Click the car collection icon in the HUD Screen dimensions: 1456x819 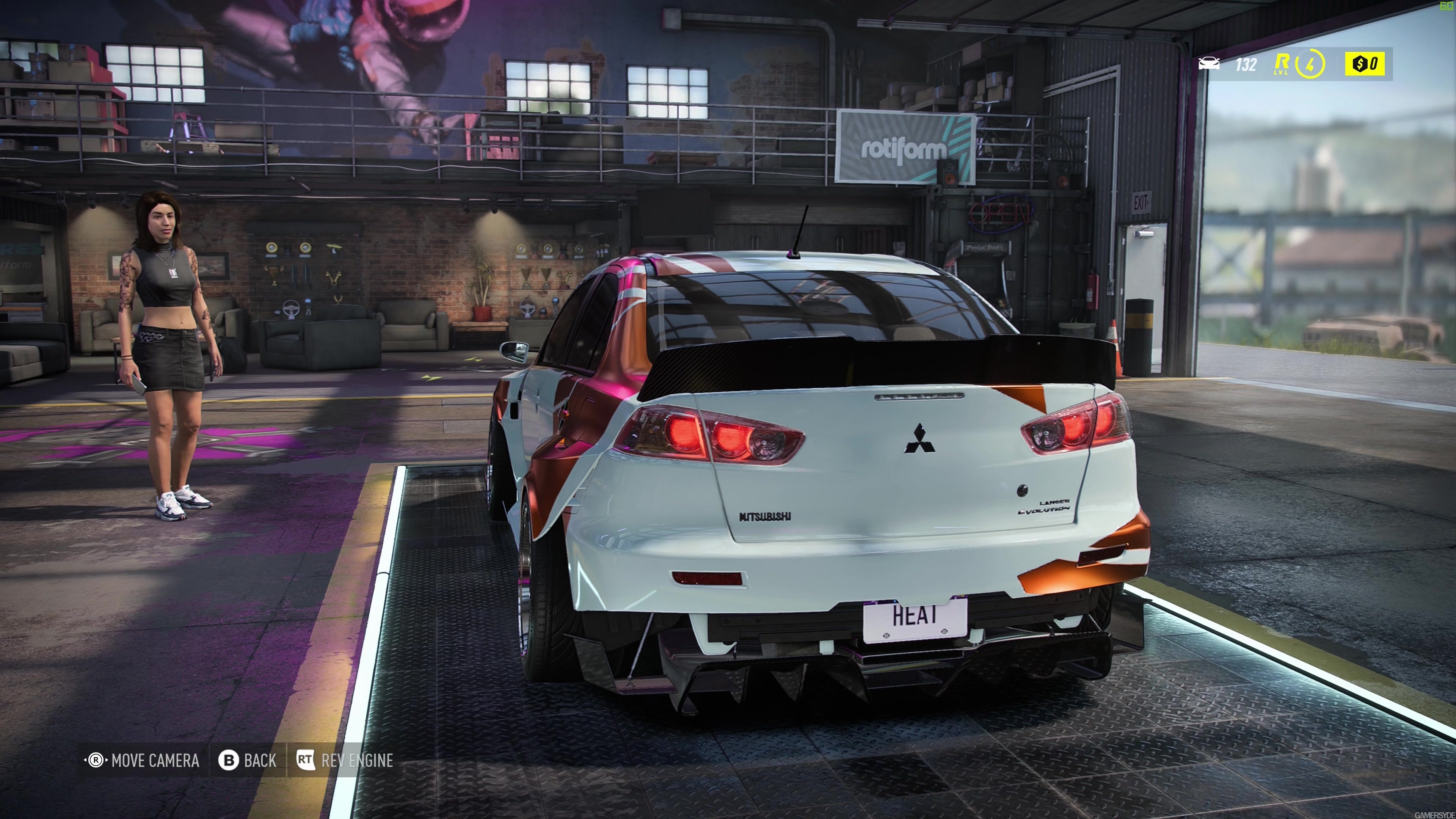pyautogui.click(x=1209, y=64)
